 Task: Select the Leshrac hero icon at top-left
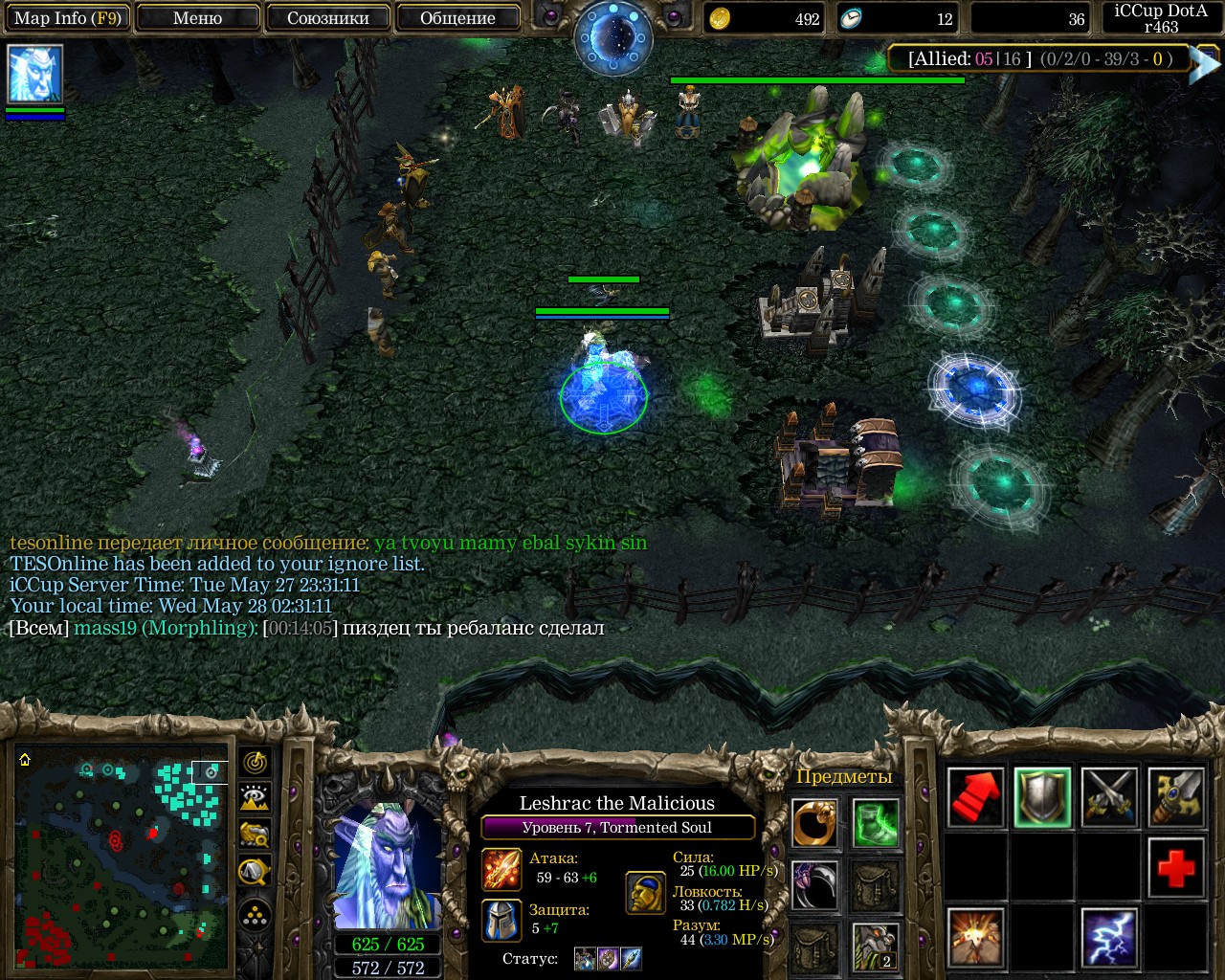[x=34, y=74]
